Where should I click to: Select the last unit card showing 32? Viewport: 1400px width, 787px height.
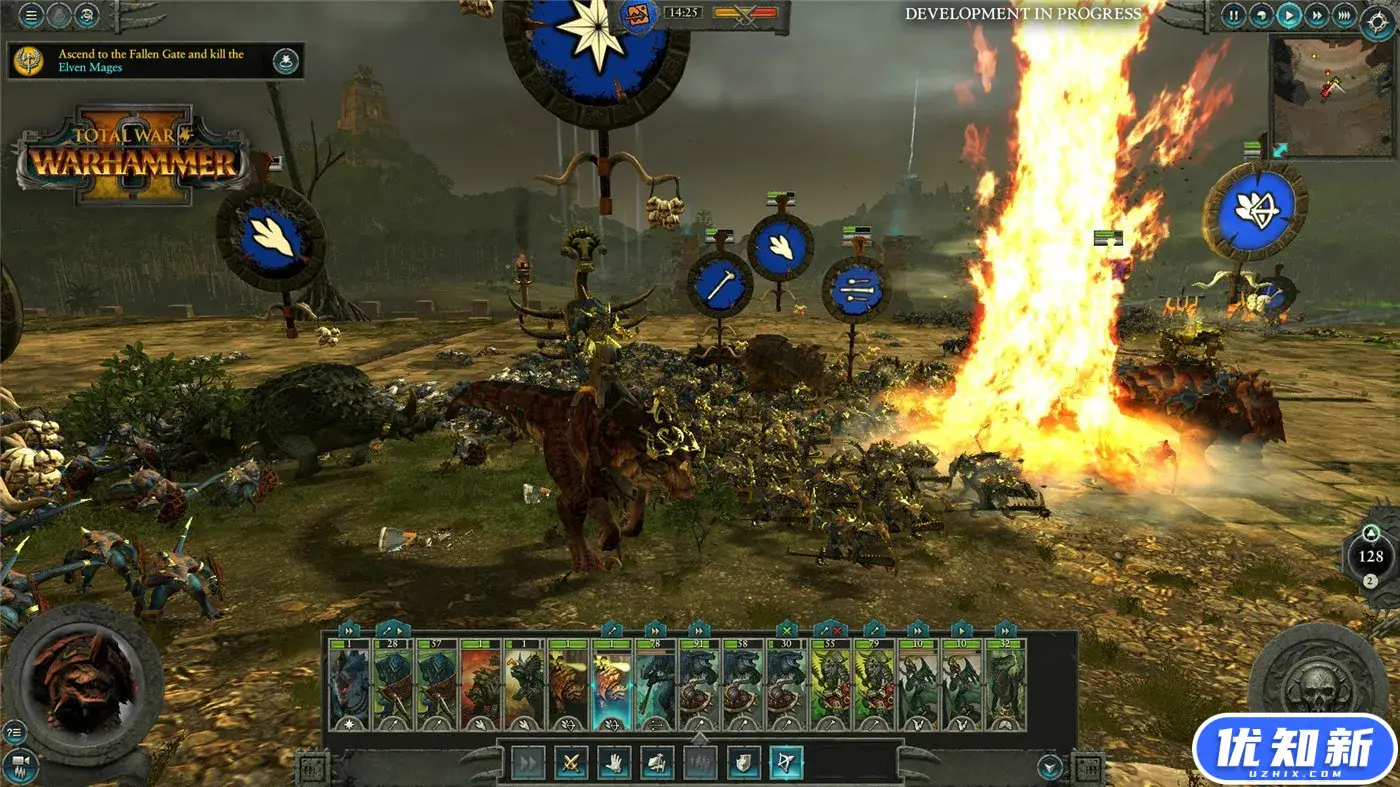coord(1005,685)
